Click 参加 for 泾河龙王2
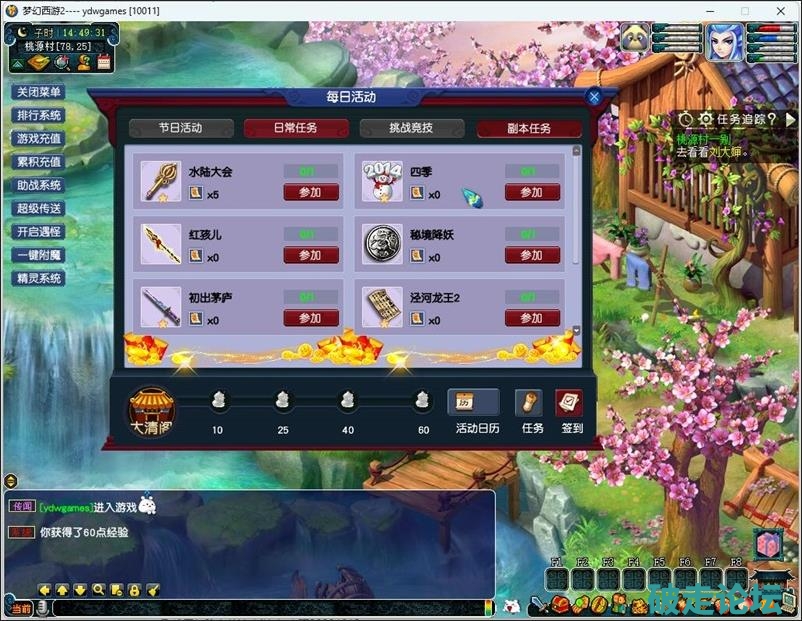The height and width of the screenshot is (621, 802). click(532, 318)
